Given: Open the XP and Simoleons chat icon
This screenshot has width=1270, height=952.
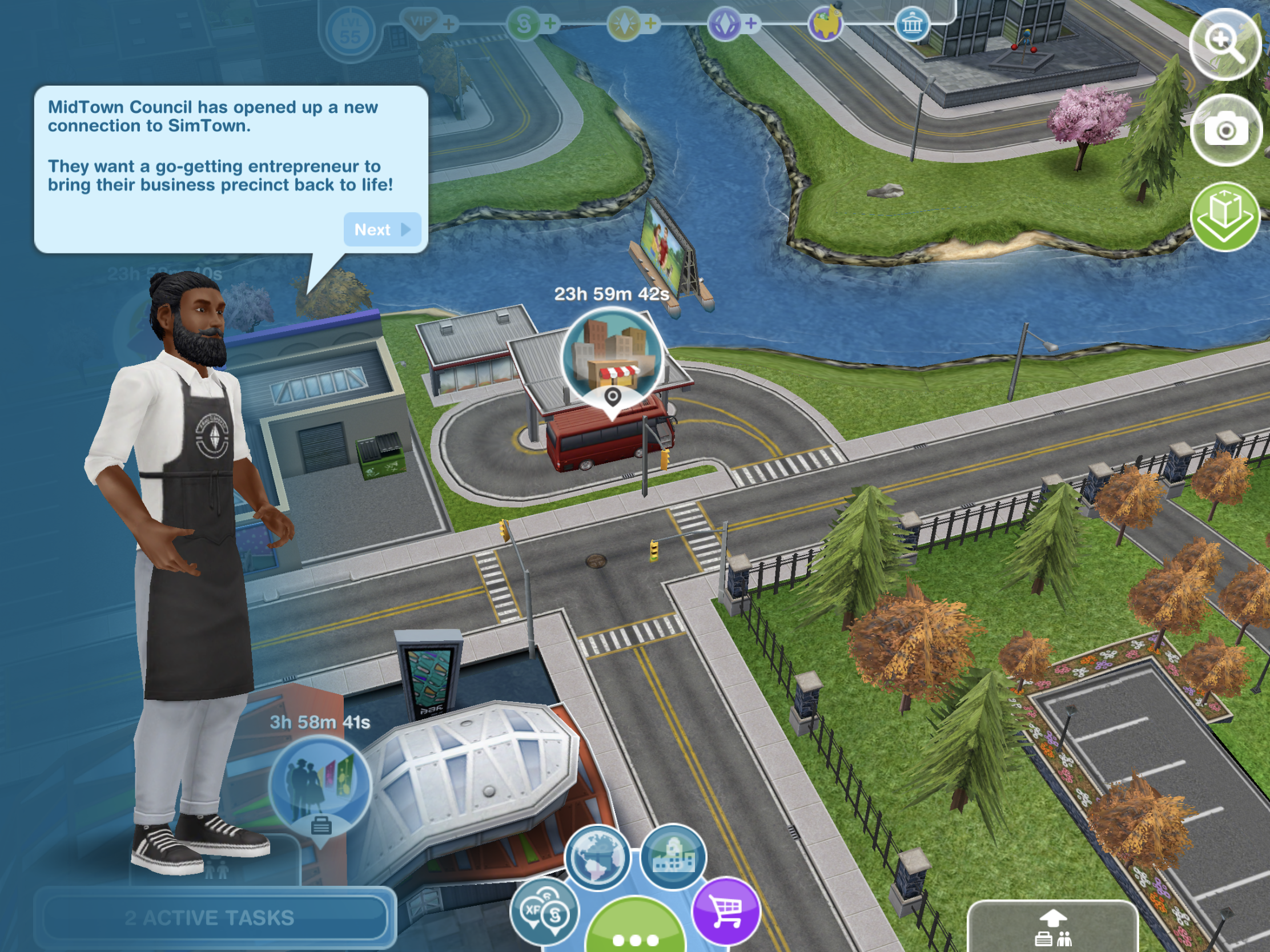Looking at the screenshot, I should pos(544,911).
